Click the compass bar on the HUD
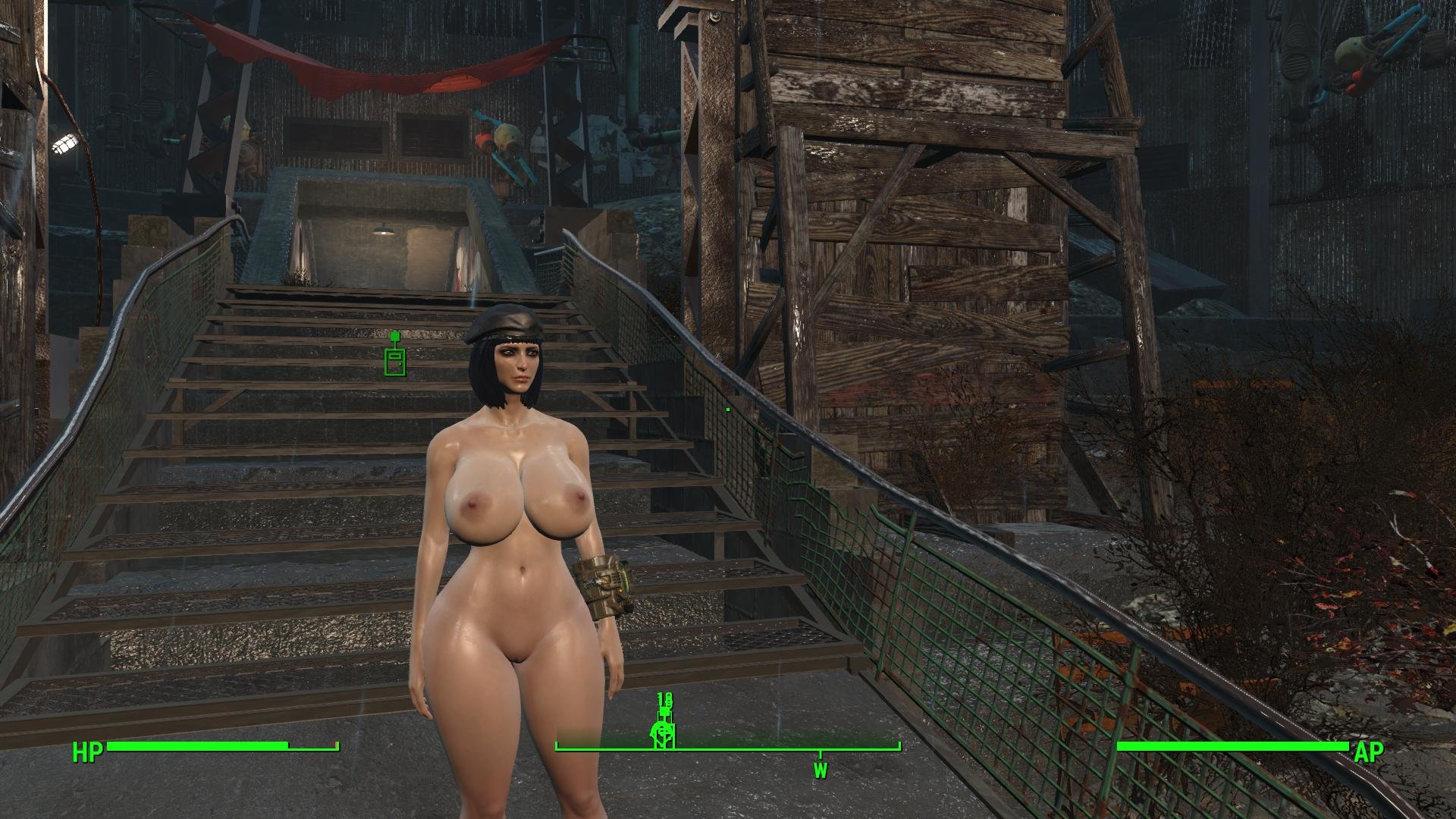Viewport: 1456px width, 819px height. pyautogui.click(x=728, y=748)
